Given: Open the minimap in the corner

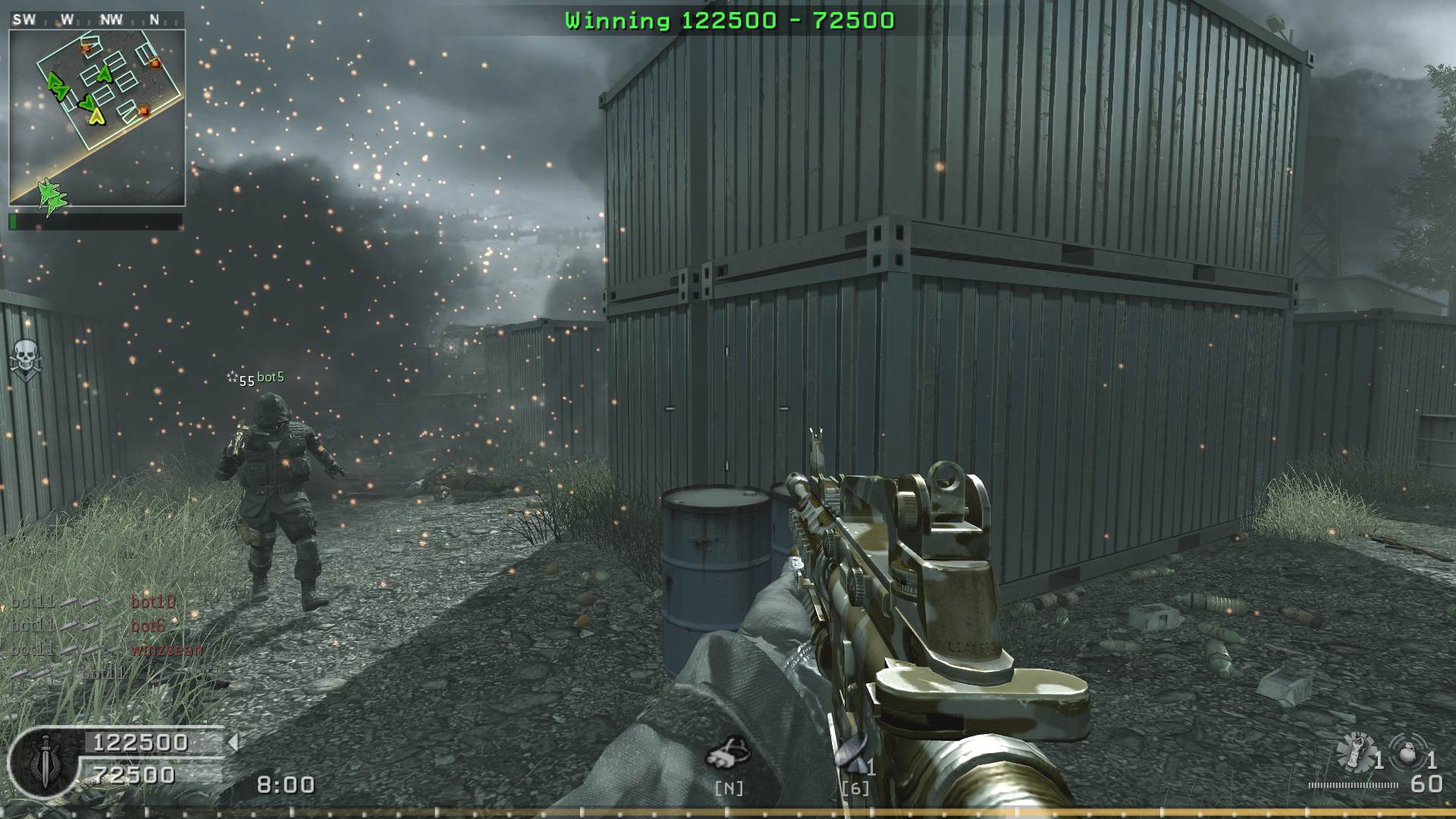Looking at the screenshot, I should coord(97,118).
